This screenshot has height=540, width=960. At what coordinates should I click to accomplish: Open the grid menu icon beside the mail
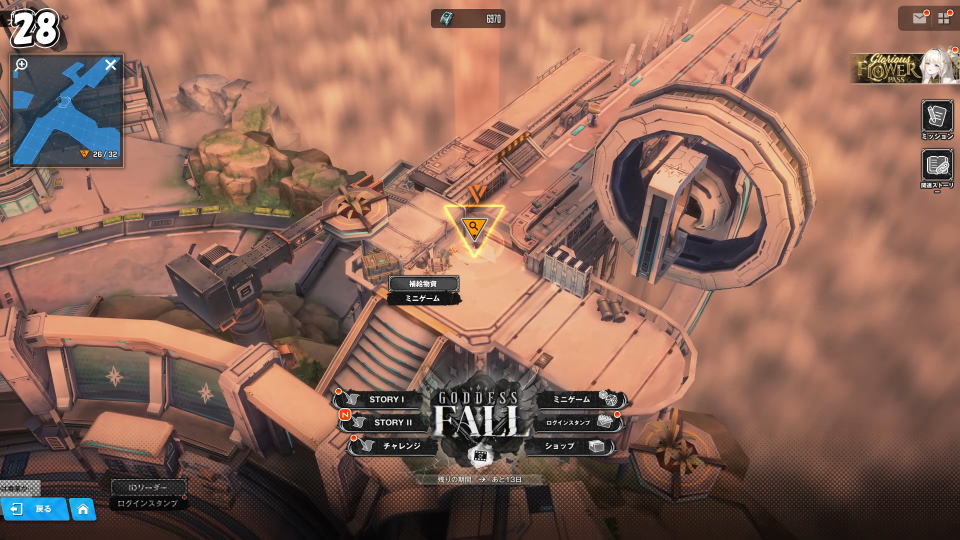943,18
